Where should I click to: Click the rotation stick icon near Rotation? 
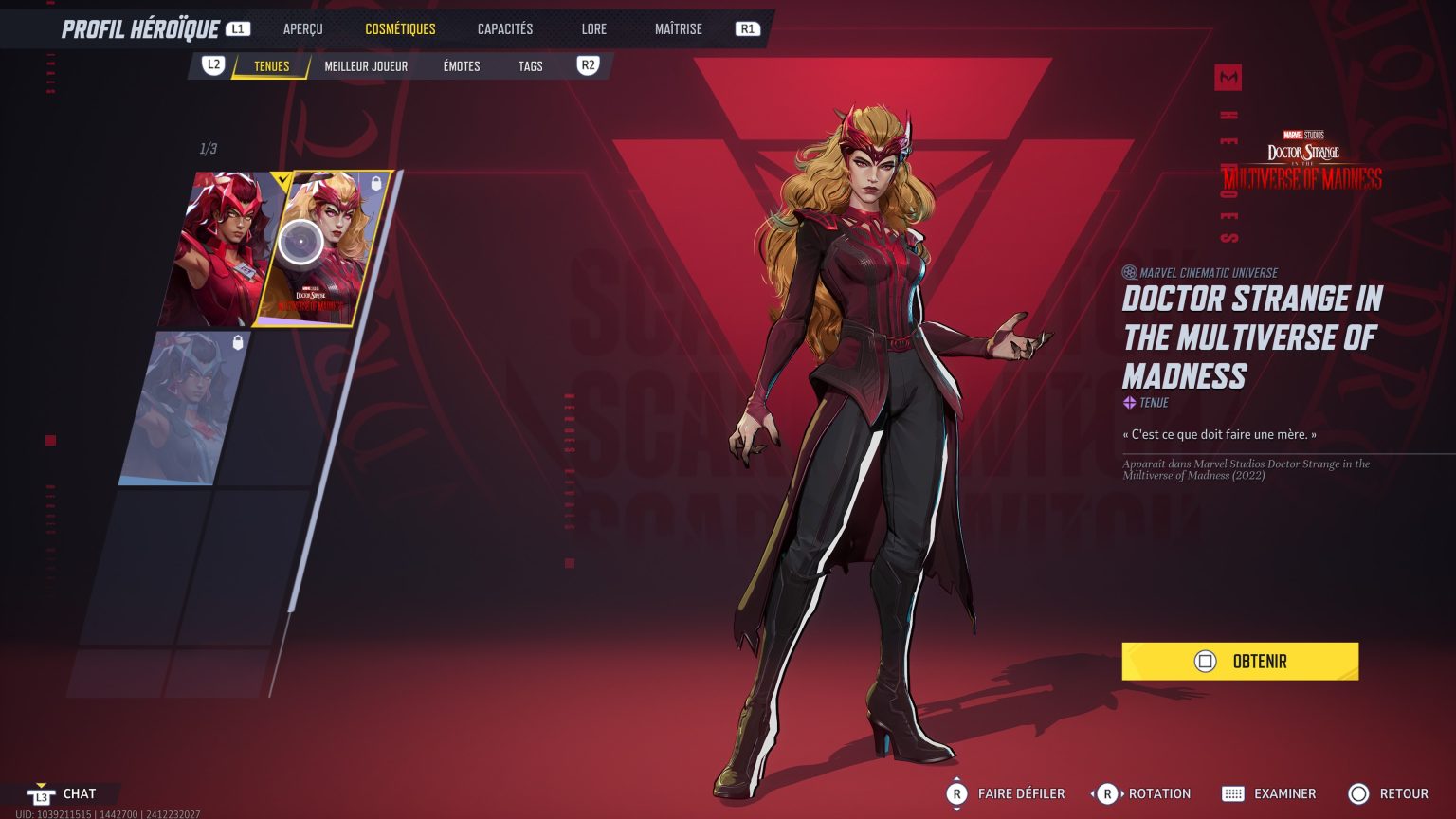point(1106,793)
